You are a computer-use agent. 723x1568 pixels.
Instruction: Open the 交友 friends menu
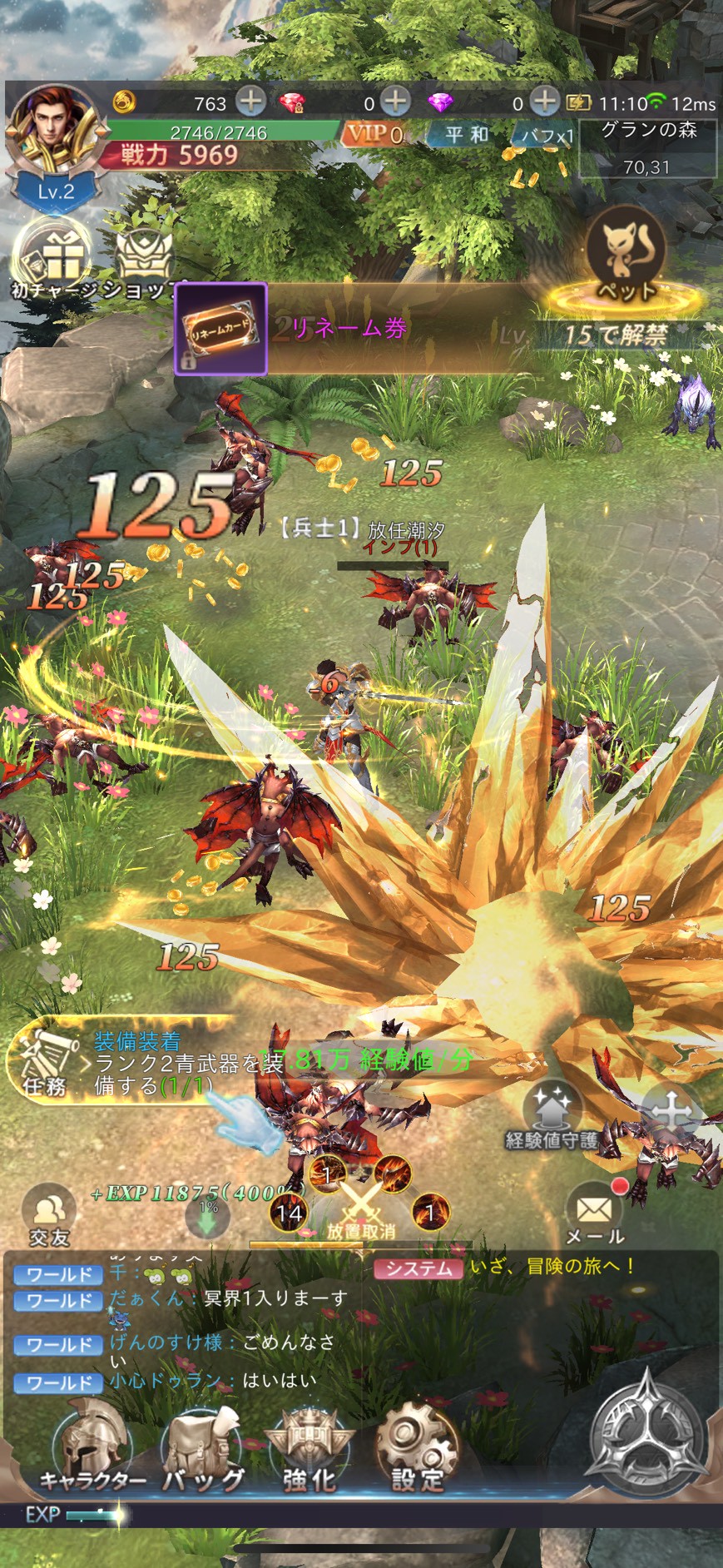50,1215
